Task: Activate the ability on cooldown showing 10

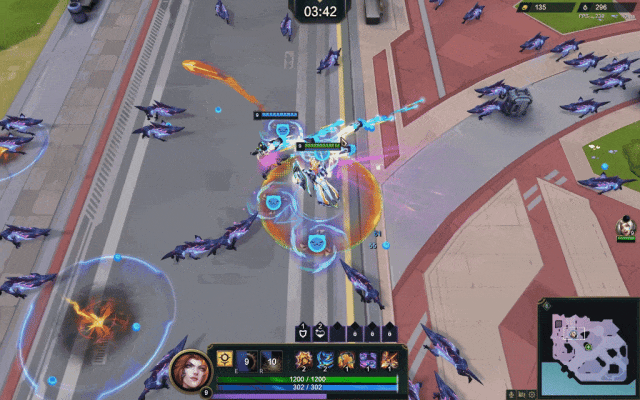Action: click(x=273, y=359)
